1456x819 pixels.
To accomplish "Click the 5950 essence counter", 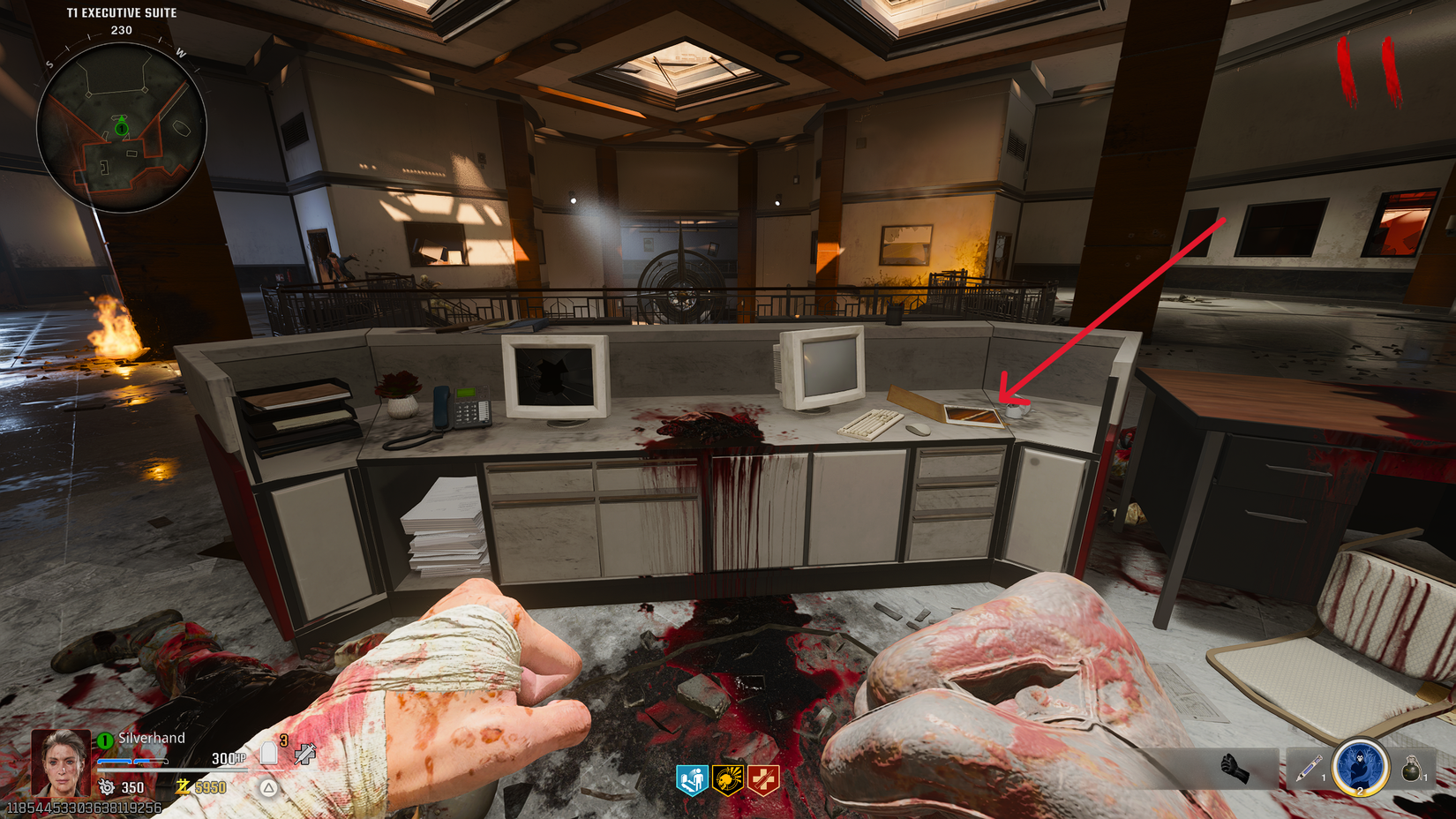I will point(212,787).
